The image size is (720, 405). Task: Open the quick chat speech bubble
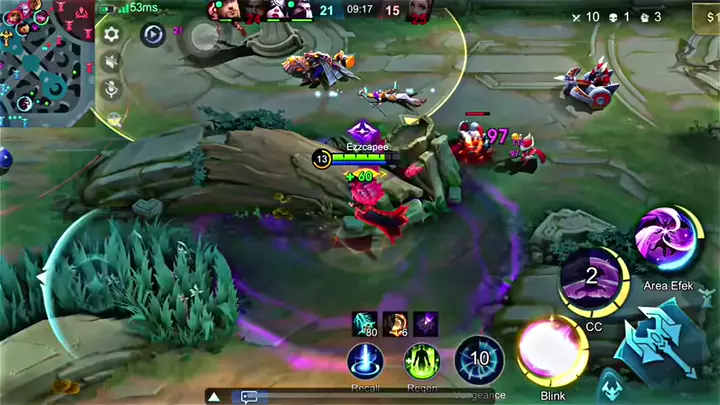pos(249,396)
